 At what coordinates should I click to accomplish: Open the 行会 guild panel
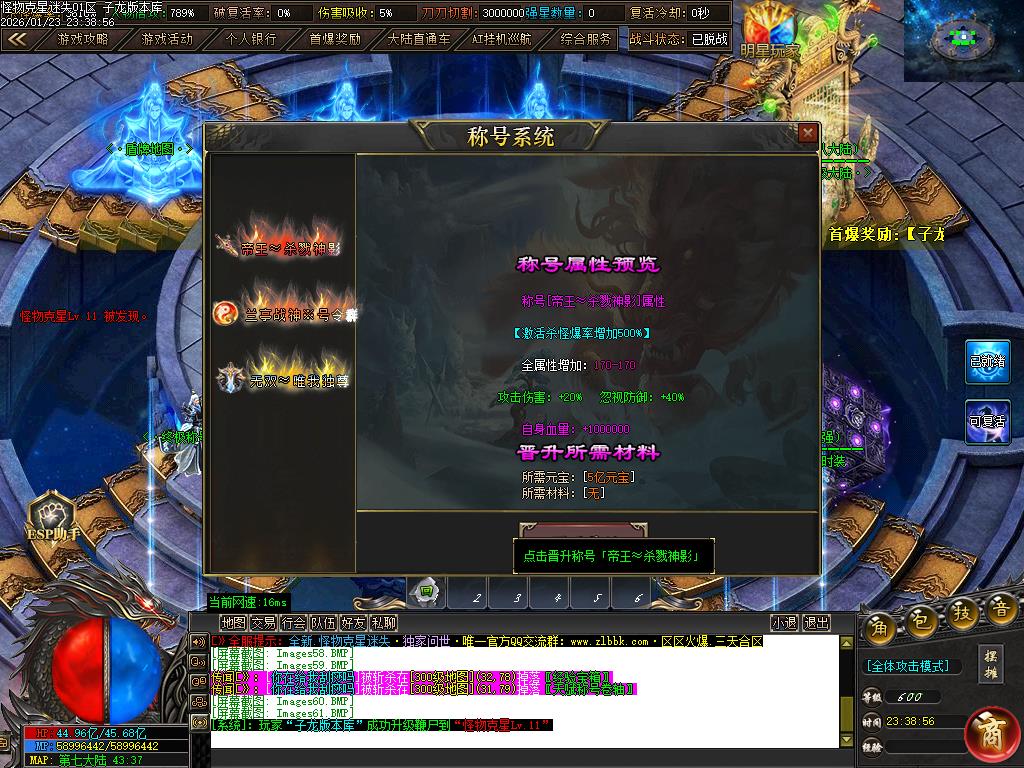(x=294, y=623)
